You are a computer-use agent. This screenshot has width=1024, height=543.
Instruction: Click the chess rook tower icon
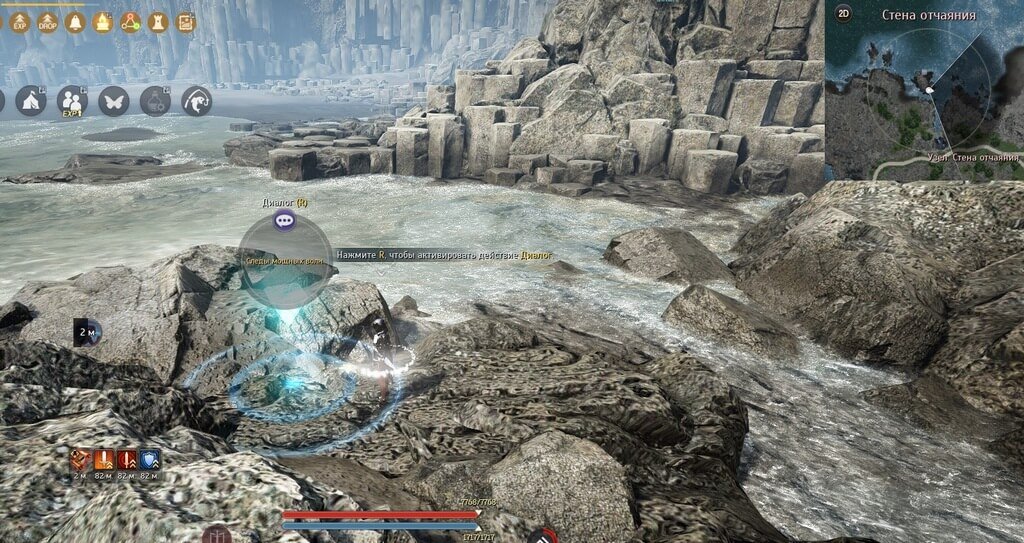click(x=158, y=22)
